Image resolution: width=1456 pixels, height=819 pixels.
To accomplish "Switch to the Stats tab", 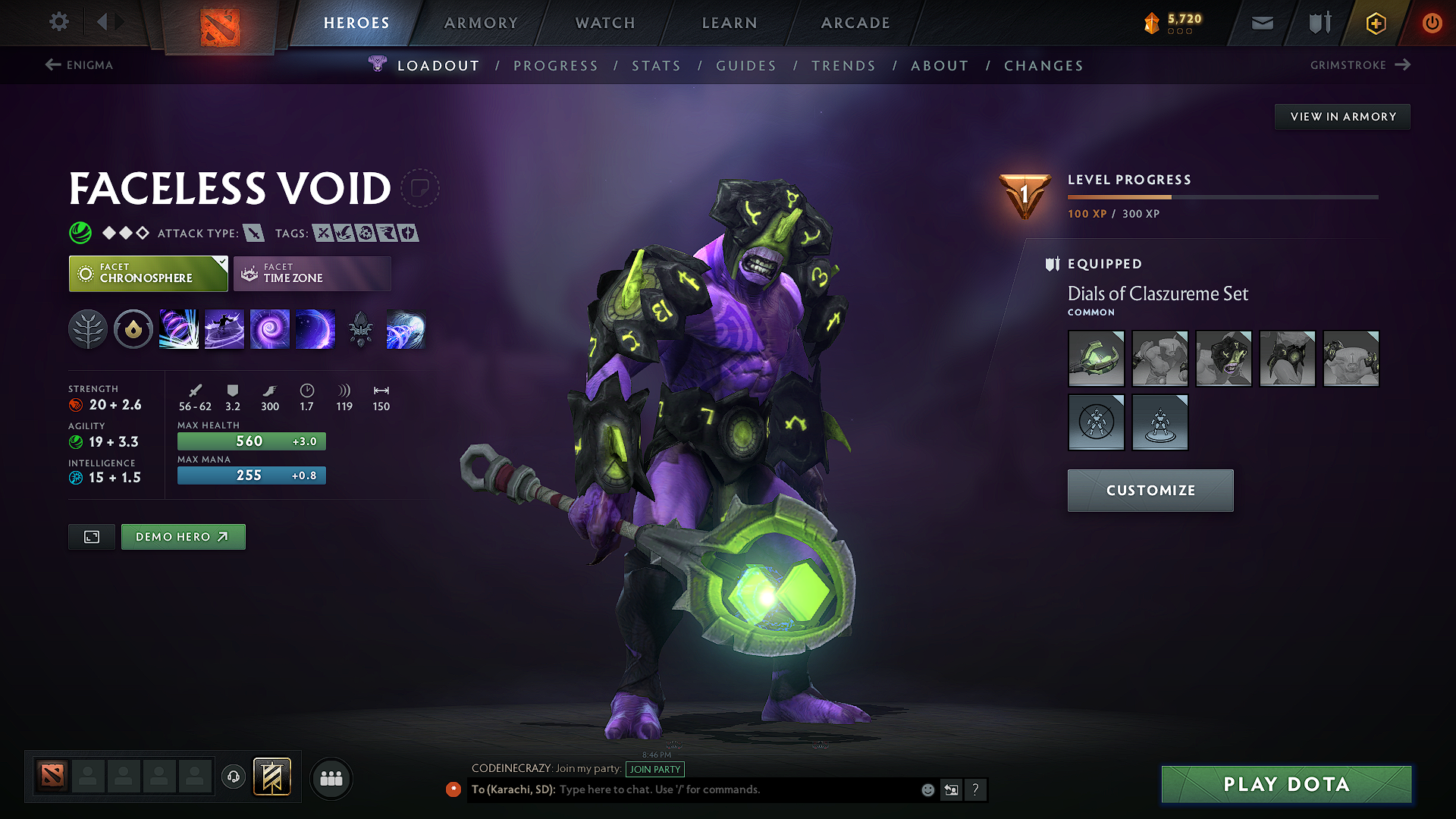I will pos(657,65).
